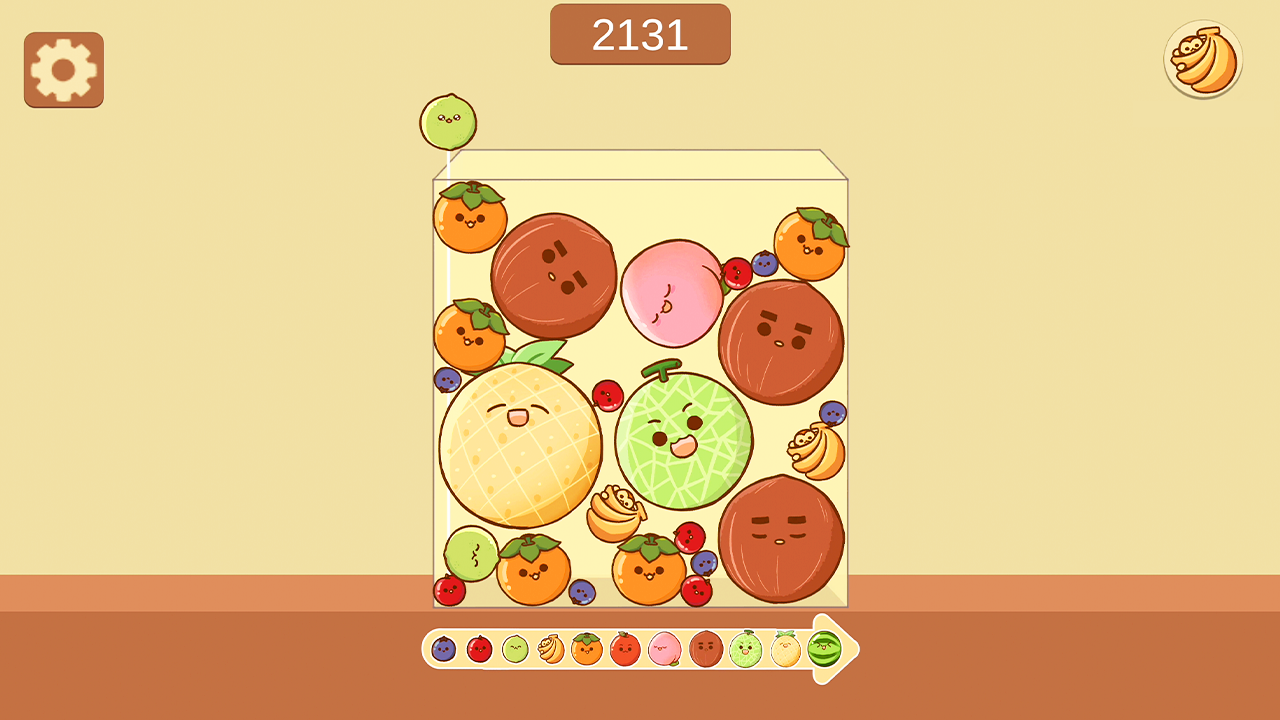Image resolution: width=1280 pixels, height=720 pixels.
Task: Select the blueberry icon in the evolution bar
Action: pos(444,649)
